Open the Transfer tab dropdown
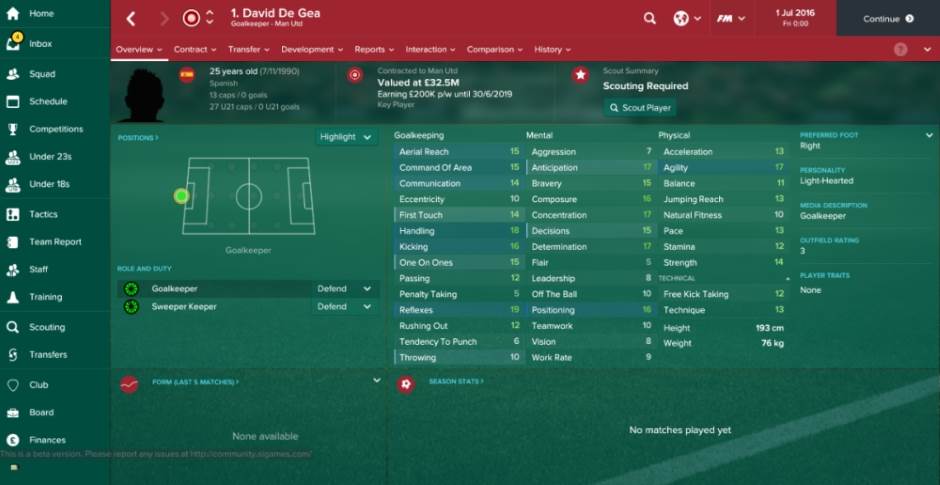Image resolution: width=940 pixels, height=485 pixels. (x=247, y=49)
